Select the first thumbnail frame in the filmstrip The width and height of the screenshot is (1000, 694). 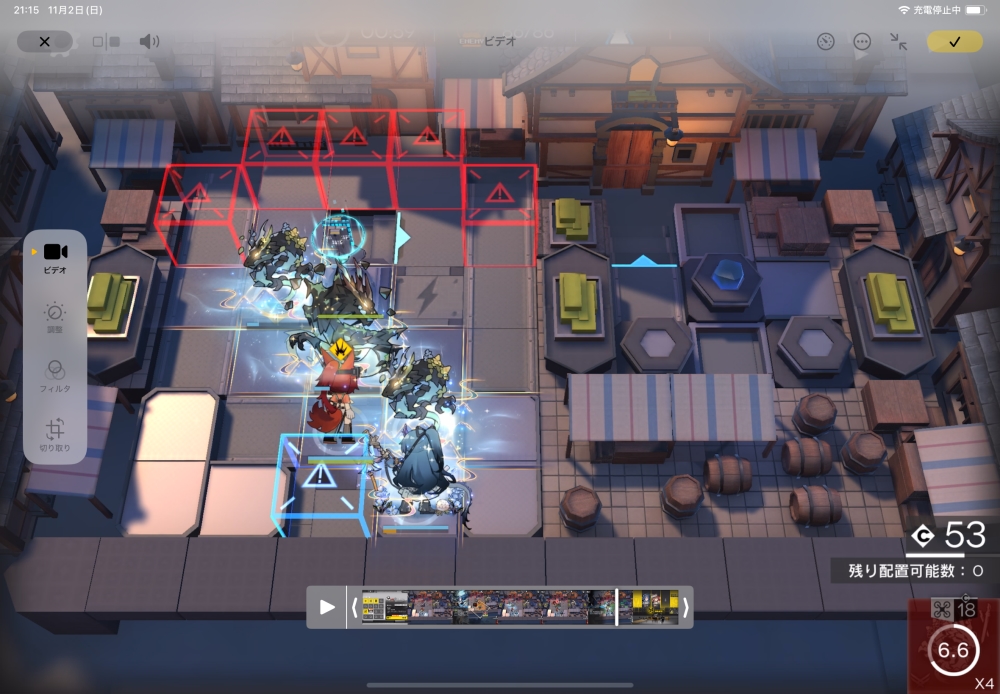385,607
